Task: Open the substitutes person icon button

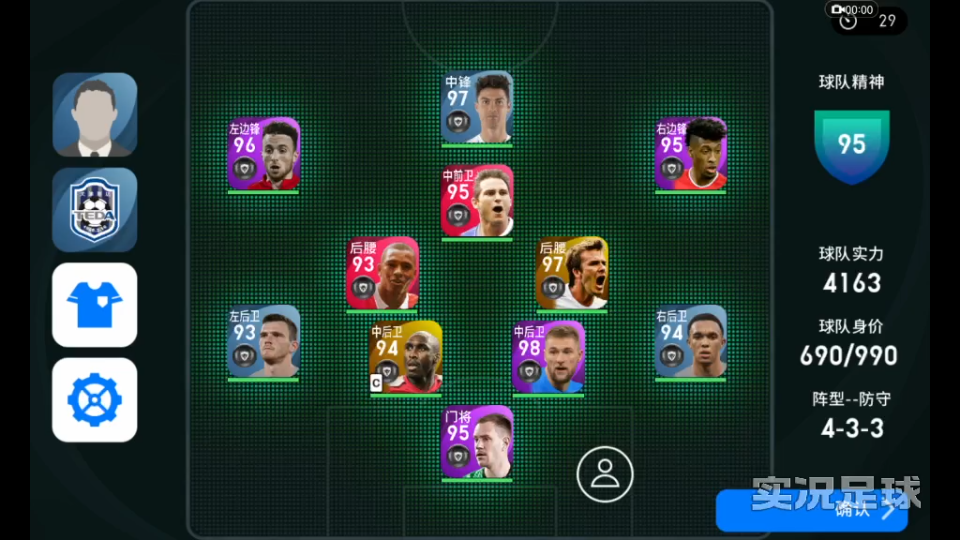Action: pos(605,473)
